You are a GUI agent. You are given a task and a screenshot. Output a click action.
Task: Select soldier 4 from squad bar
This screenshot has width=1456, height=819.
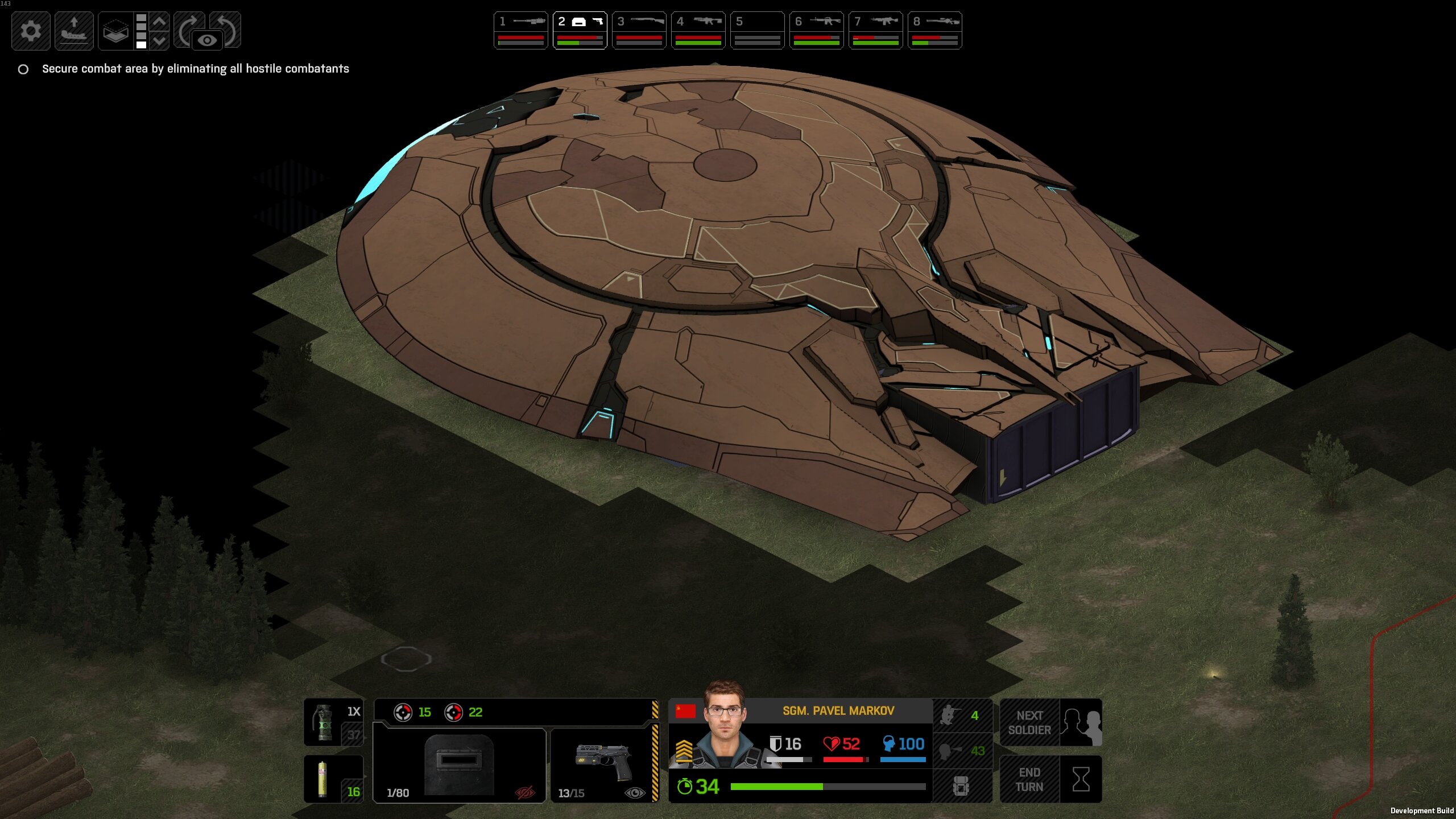[698, 31]
